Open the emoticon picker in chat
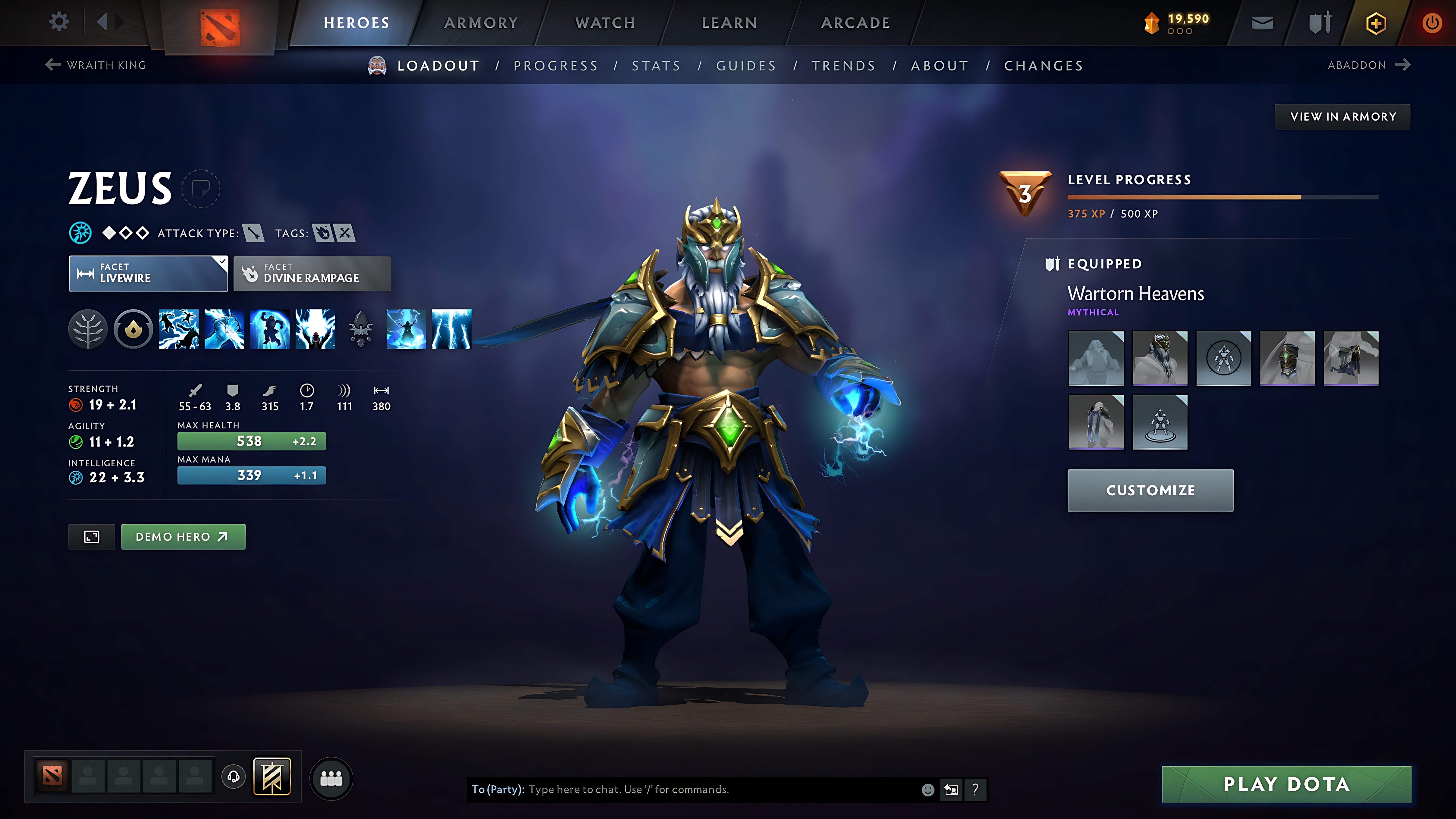 pyautogui.click(x=929, y=790)
